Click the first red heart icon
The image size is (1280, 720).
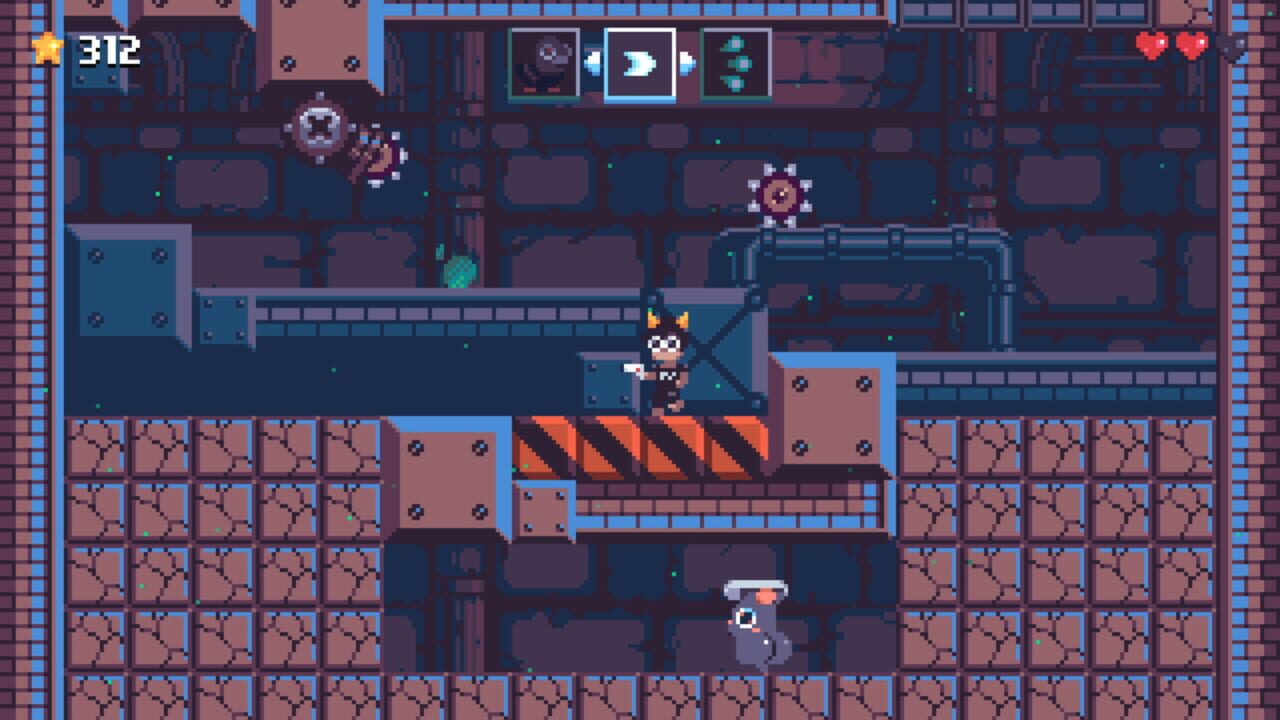pos(1150,45)
